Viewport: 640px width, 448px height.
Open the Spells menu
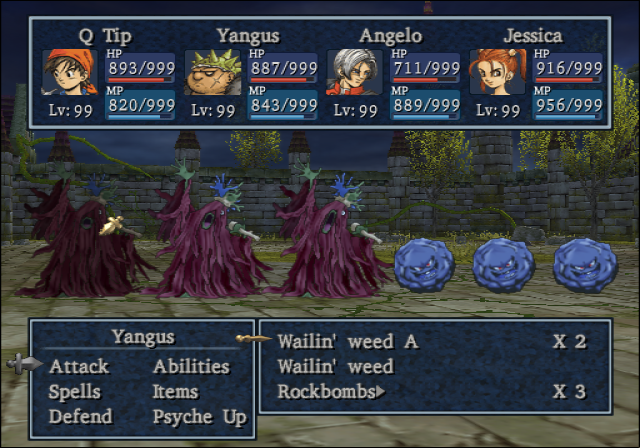tap(76, 392)
